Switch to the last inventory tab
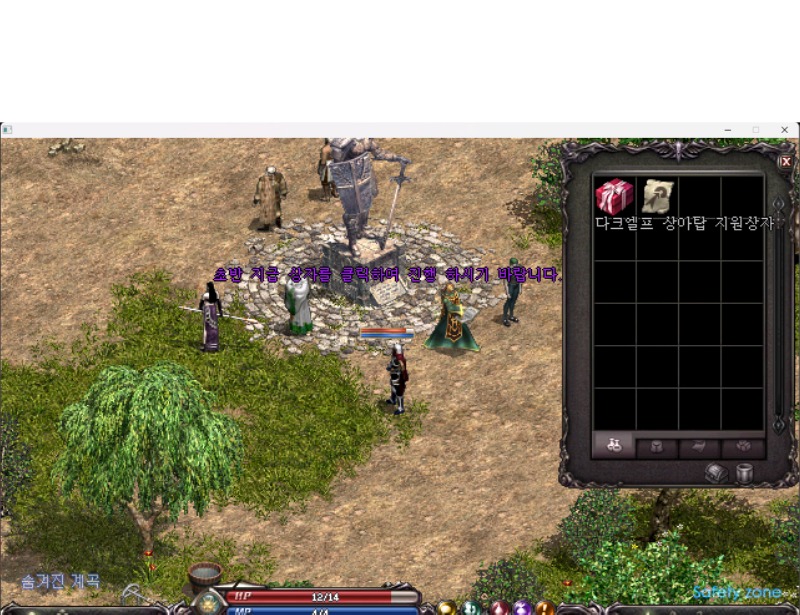 pos(742,447)
